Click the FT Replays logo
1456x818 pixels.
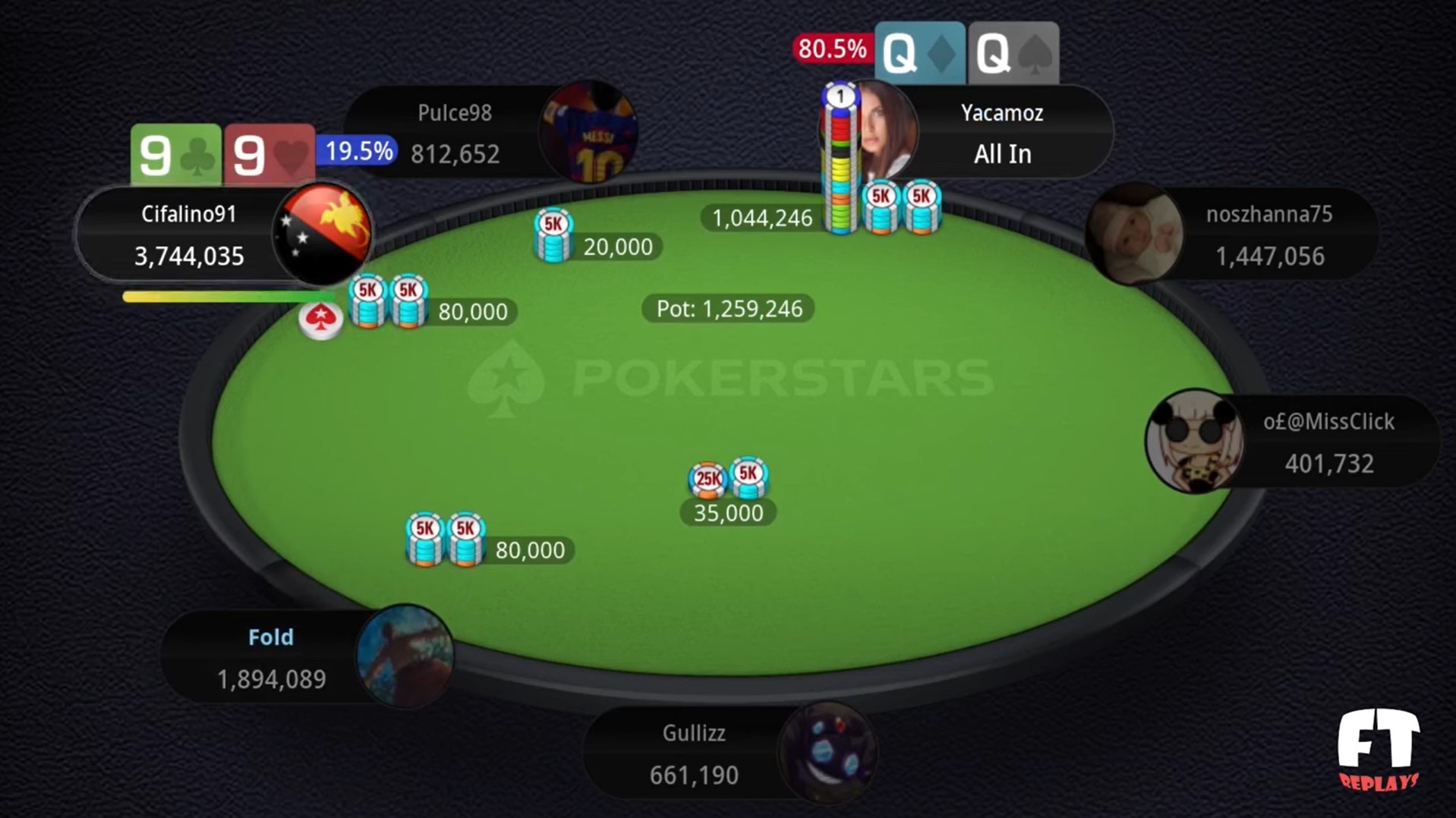click(x=1378, y=750)
